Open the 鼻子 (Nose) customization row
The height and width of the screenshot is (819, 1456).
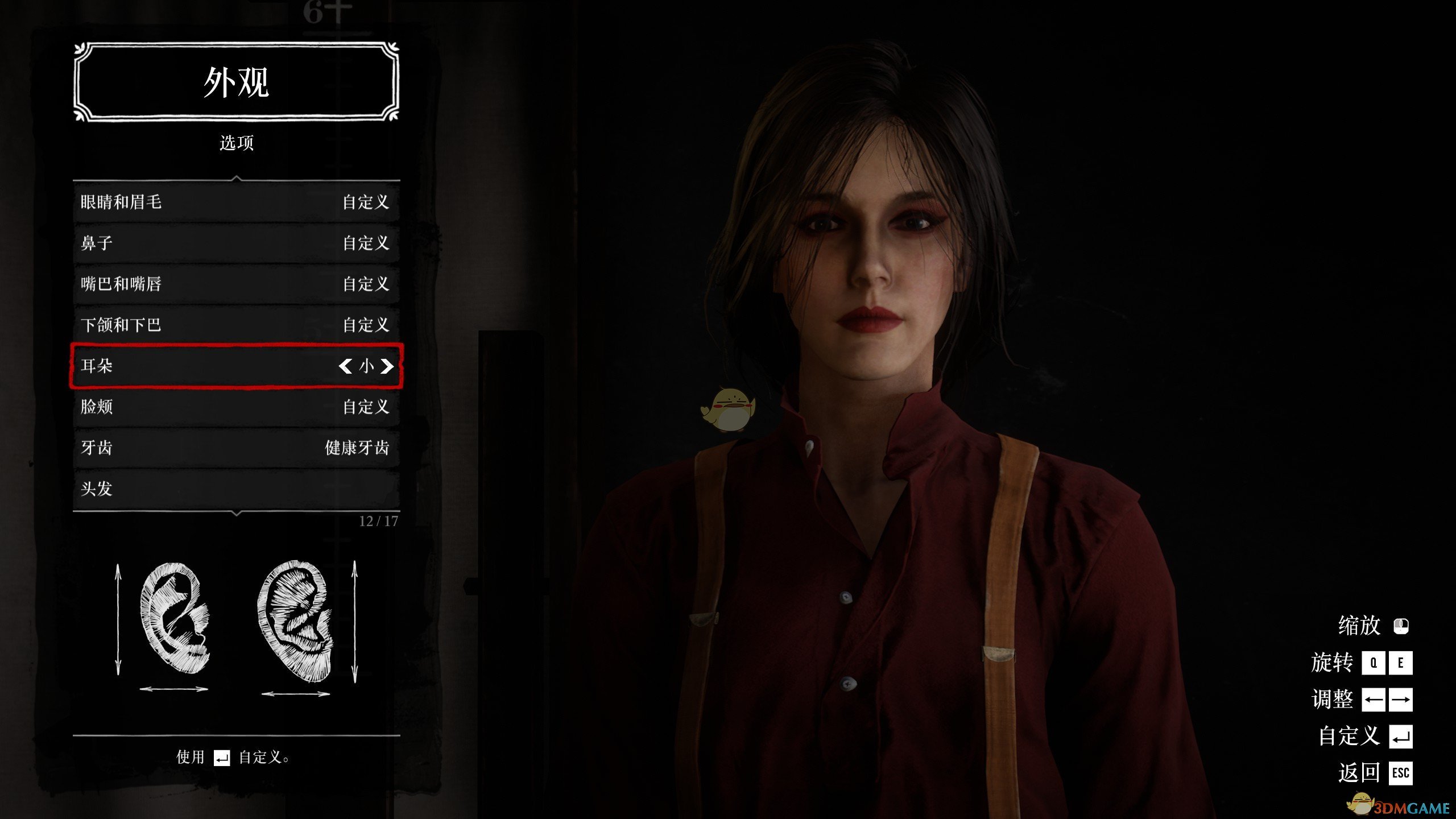click(236, 243)
